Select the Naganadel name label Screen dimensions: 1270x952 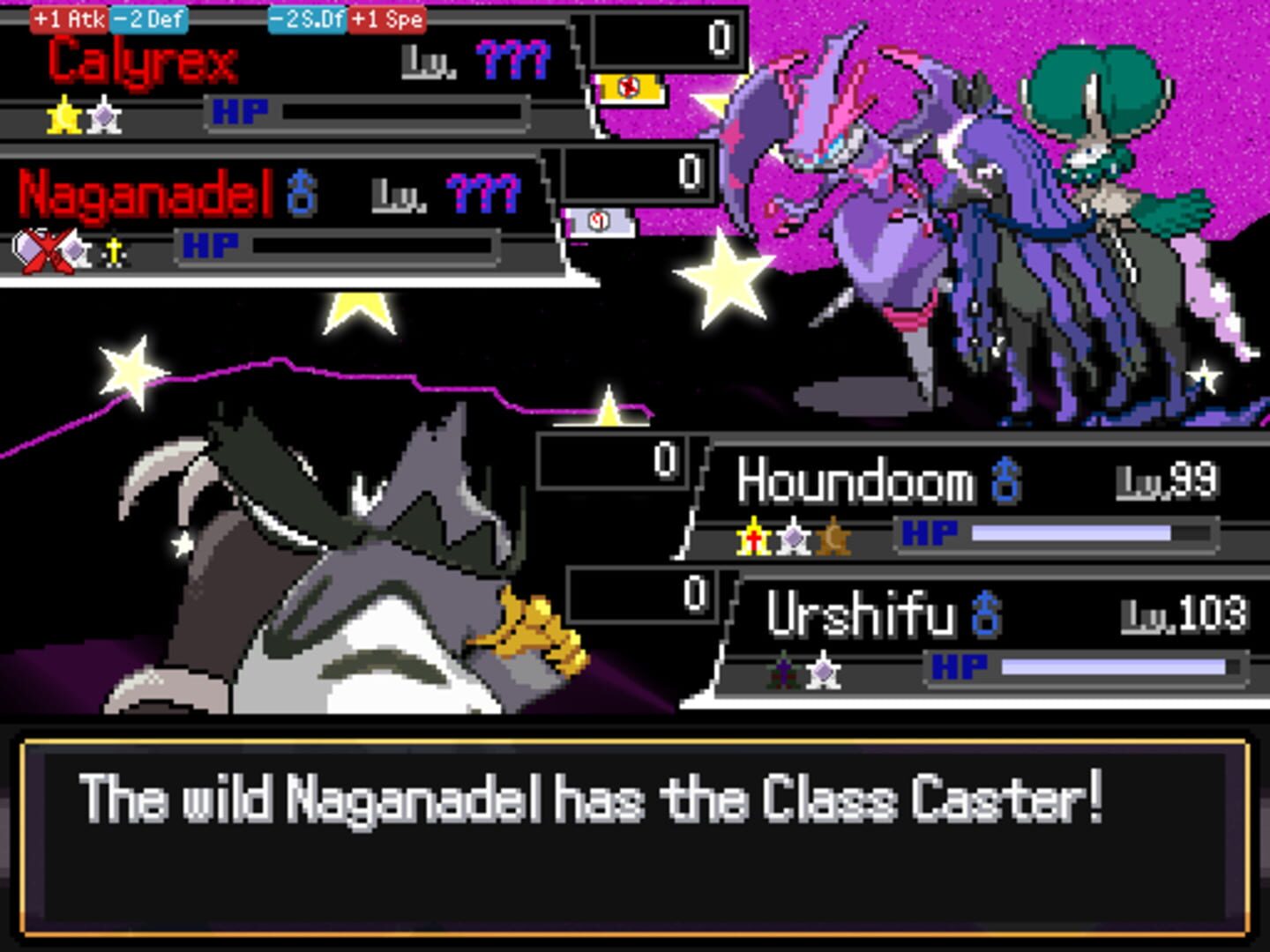point(139,190)
